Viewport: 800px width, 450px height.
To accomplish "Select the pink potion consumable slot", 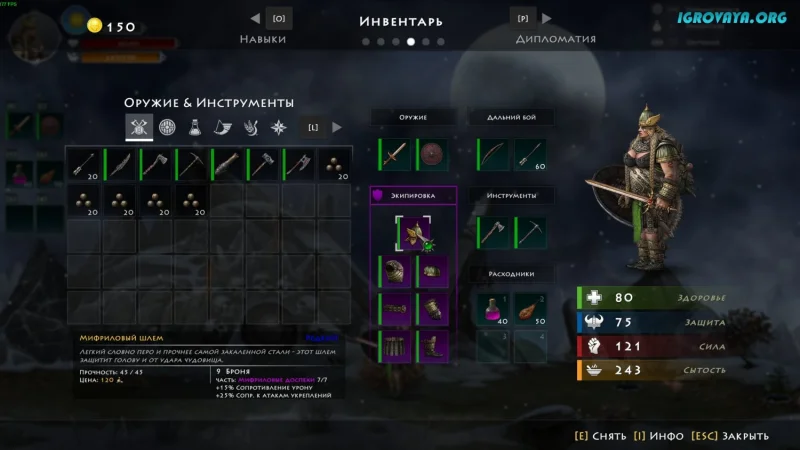I will [x=494, y=309].
